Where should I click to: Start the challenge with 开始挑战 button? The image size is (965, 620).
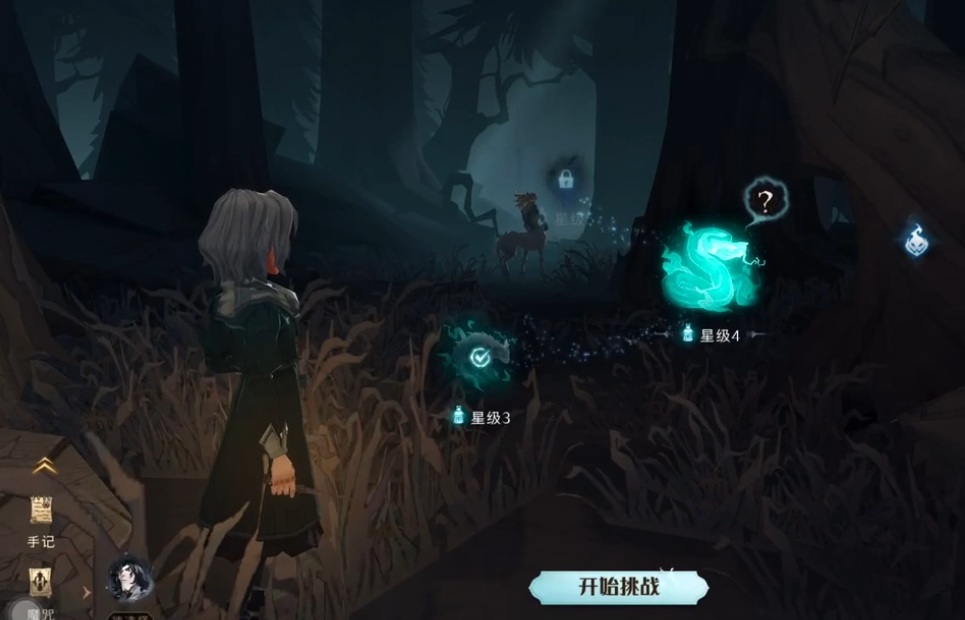(x=619, y=587)
